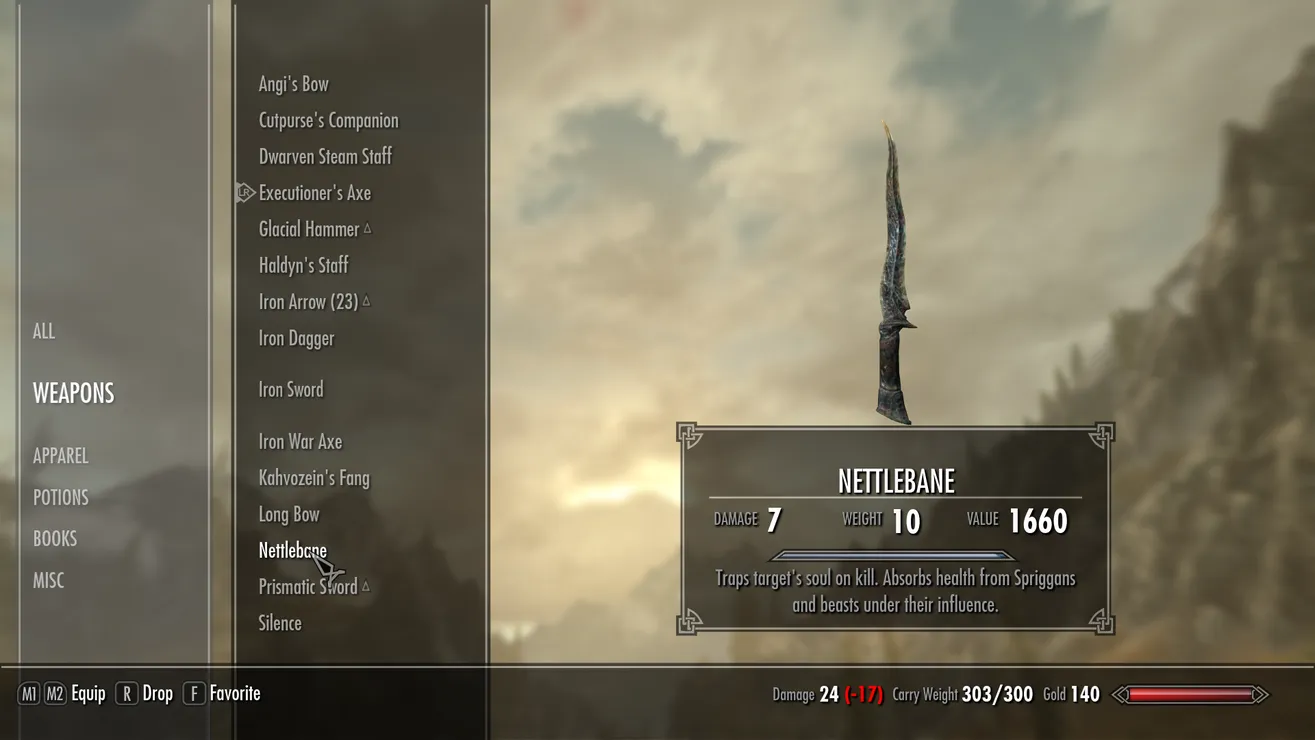Switch to the BOOKS category
Image resolution: width=1315 pixels, height=740 pixels.
pos(55,539)
